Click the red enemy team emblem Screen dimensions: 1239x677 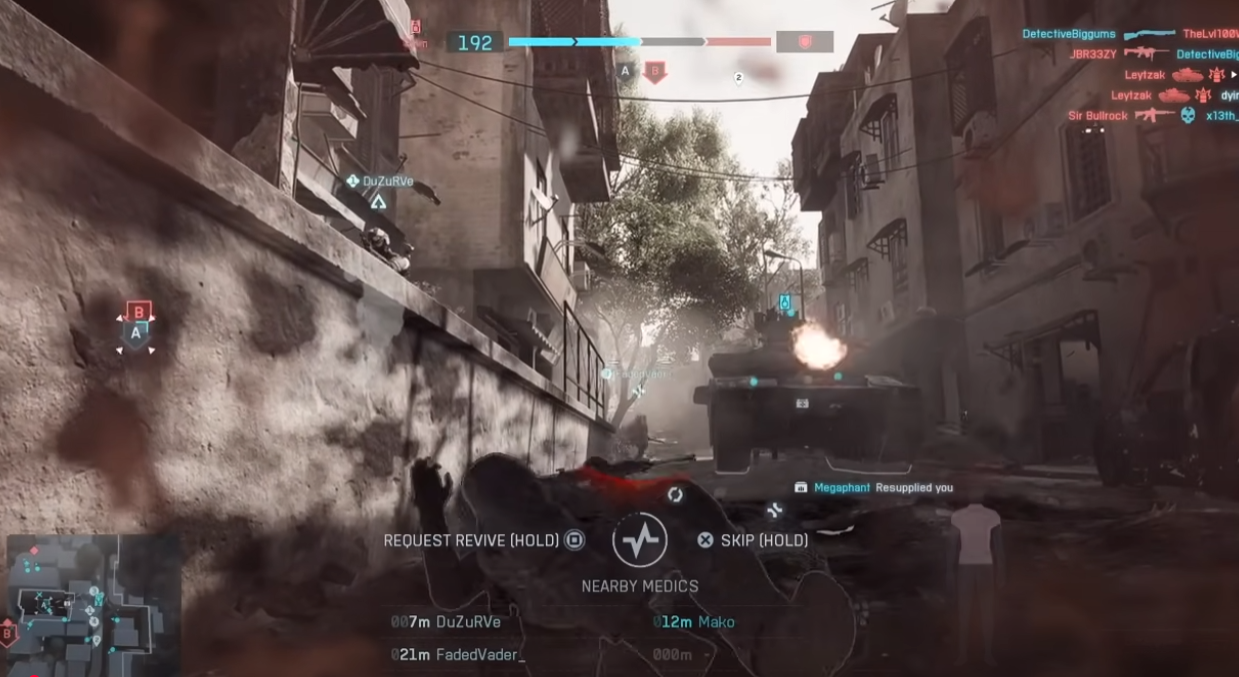(x=804, y=42)
